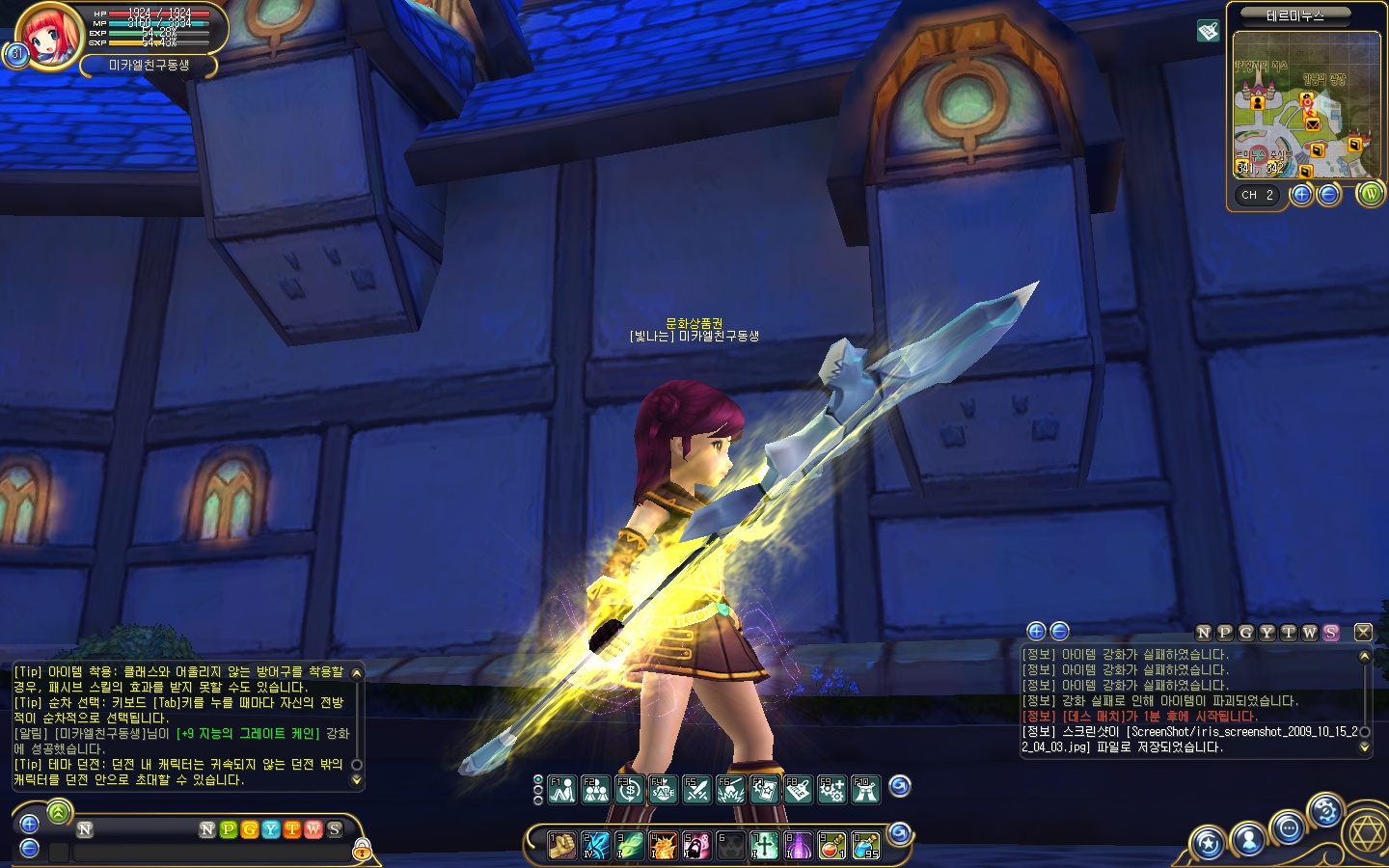Click the chat input field

tap(212, 853)
